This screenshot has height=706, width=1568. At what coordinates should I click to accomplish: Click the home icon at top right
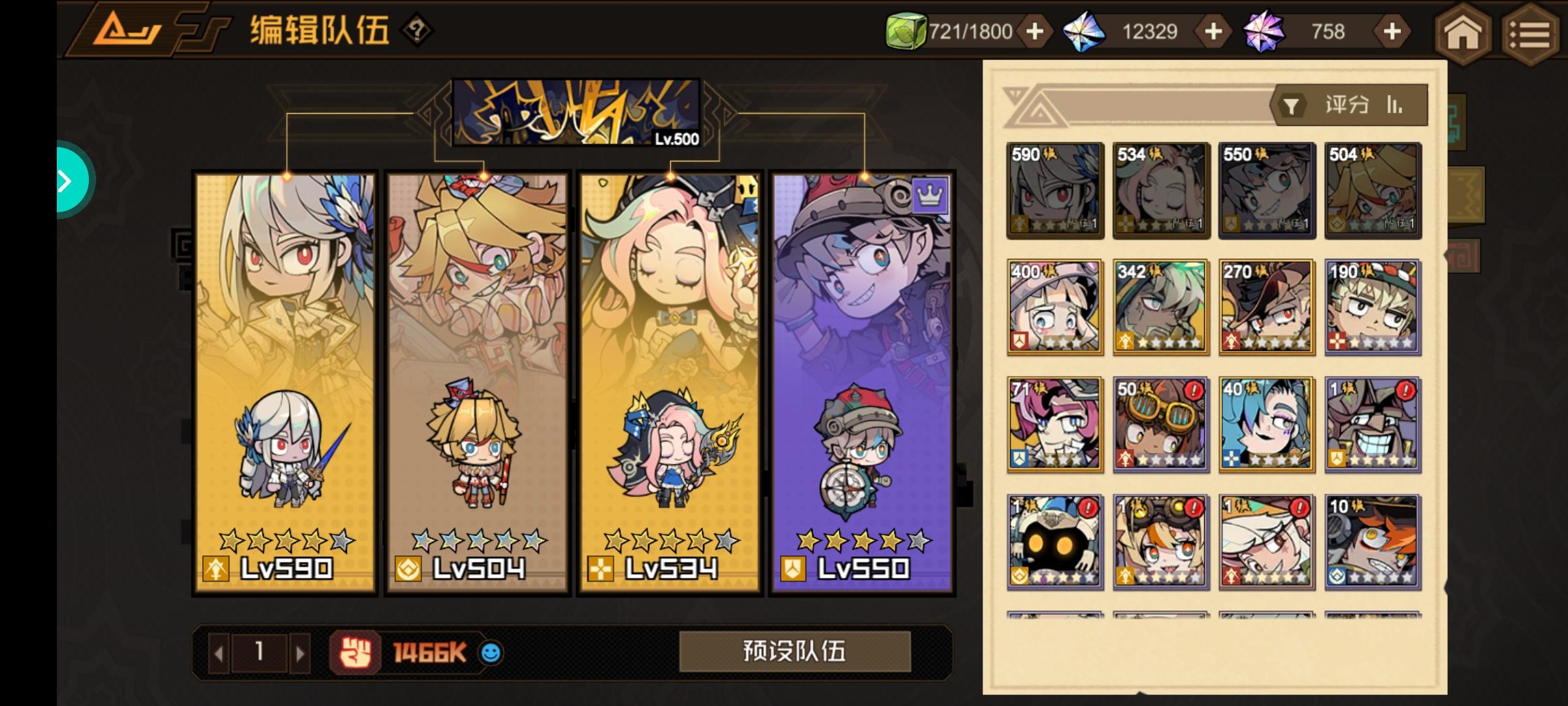[x=1463, y=33]
